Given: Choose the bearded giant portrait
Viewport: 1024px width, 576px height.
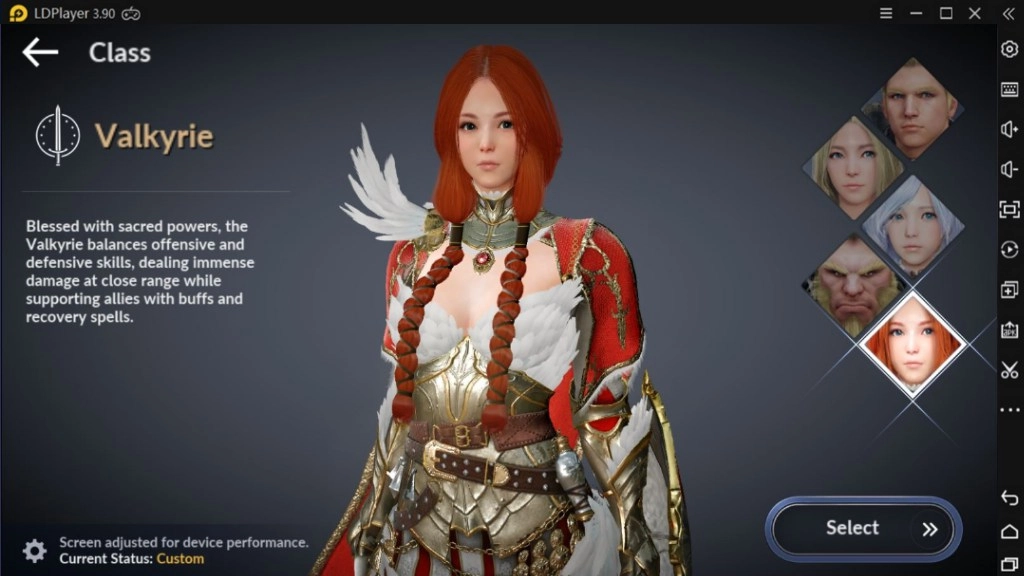Looking at the screenshot, I should pos(853,286).
